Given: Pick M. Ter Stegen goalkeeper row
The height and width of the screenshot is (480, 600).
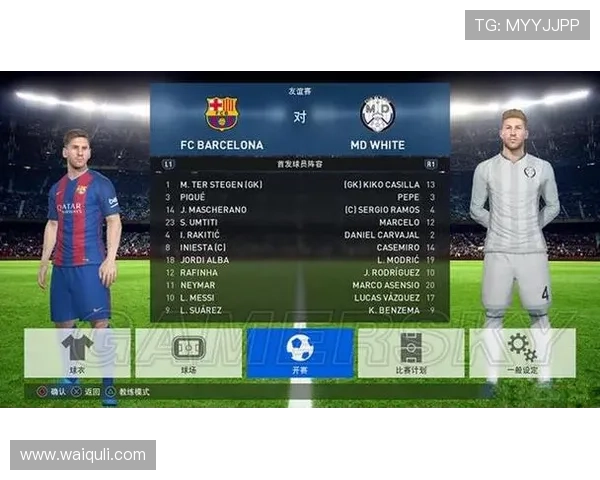Looking at the screenshot, I should coord(220,185).
